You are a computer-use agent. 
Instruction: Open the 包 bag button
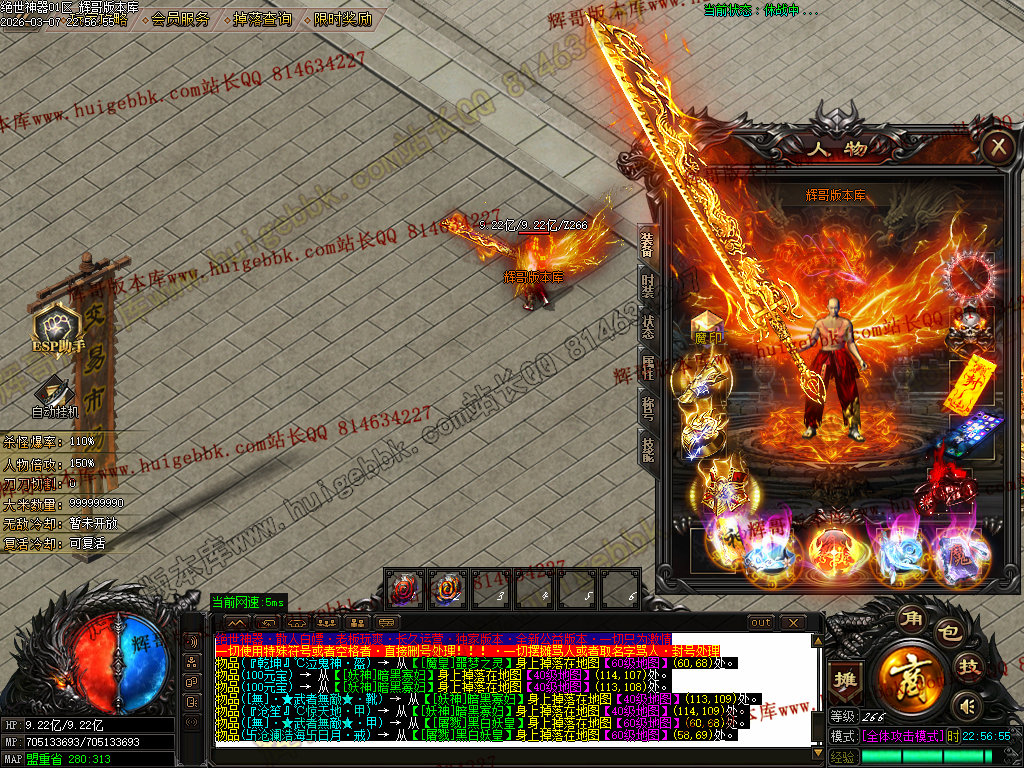point(948,632)
